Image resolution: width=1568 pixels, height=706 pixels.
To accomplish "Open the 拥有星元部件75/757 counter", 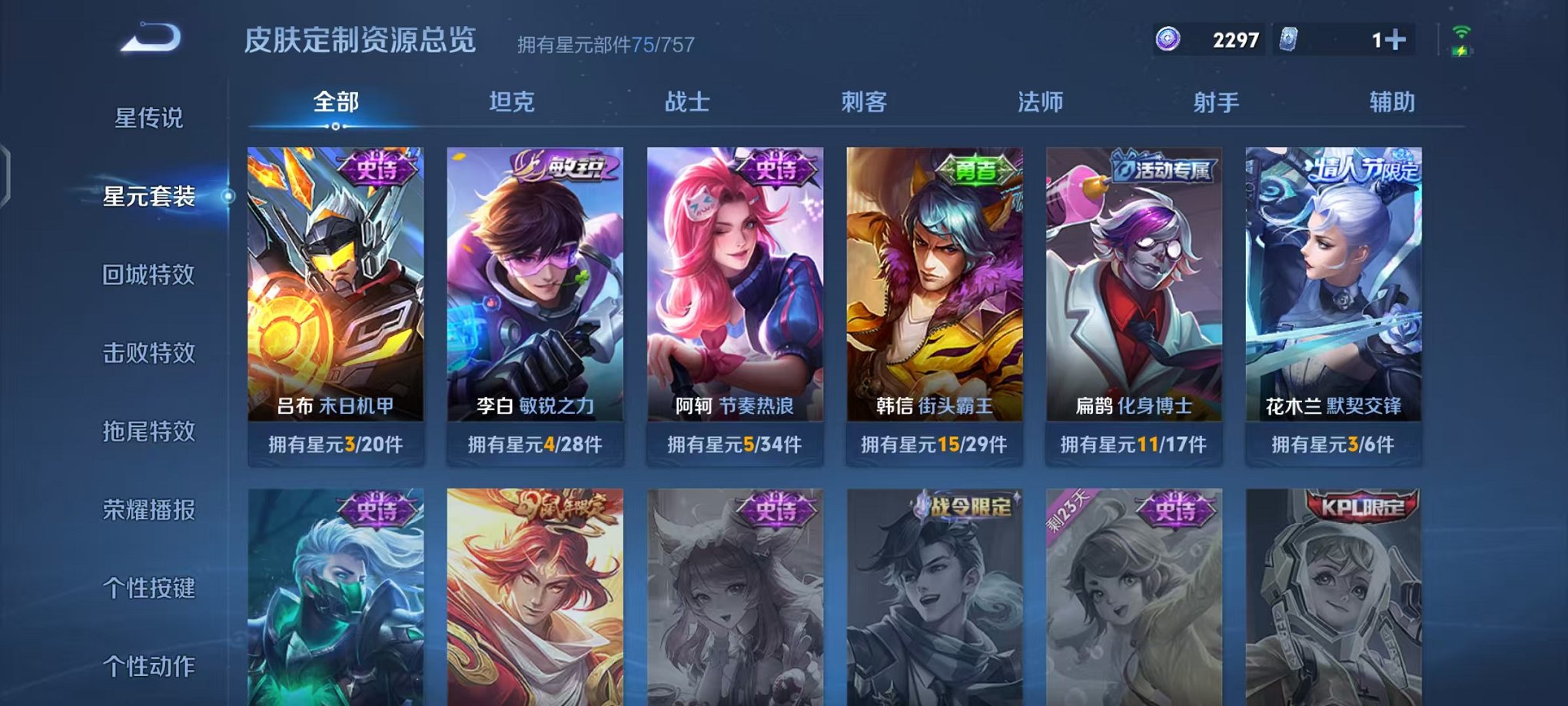I will point(603,44).
